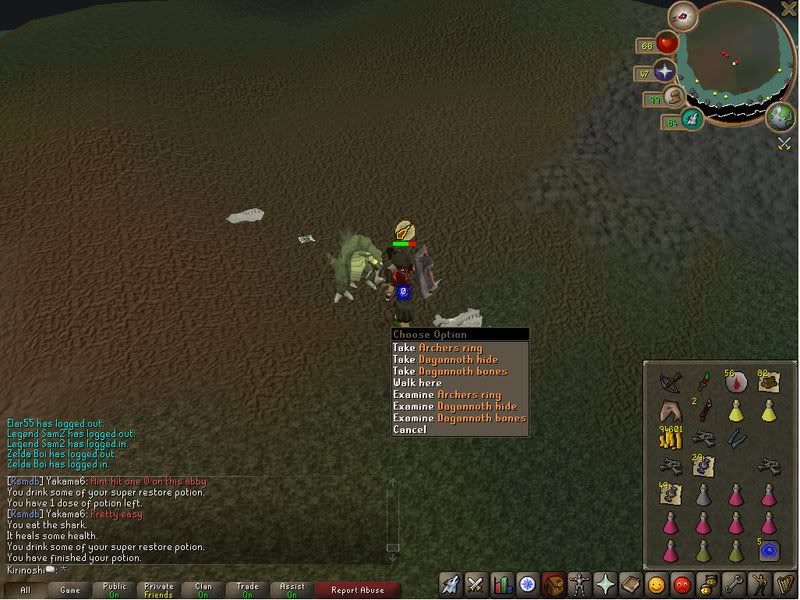Click the compass above the minimap

[684, 15]
